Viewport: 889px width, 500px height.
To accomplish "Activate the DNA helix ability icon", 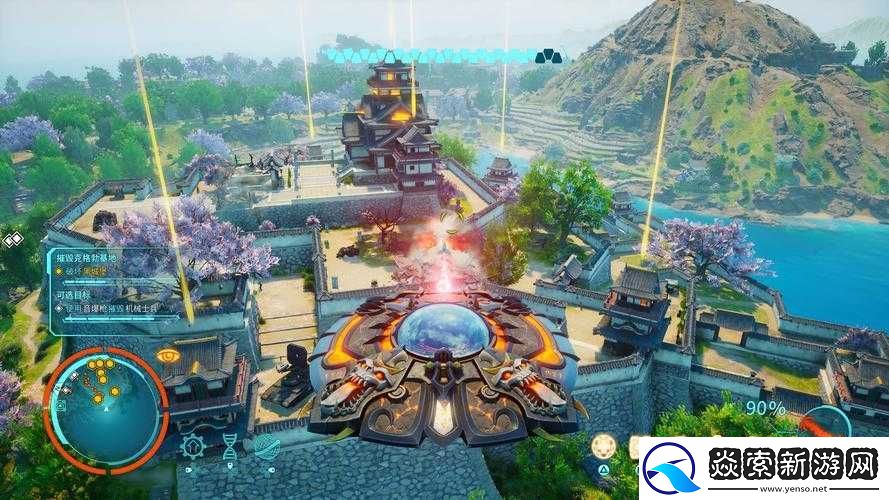I will coord(230,447).
